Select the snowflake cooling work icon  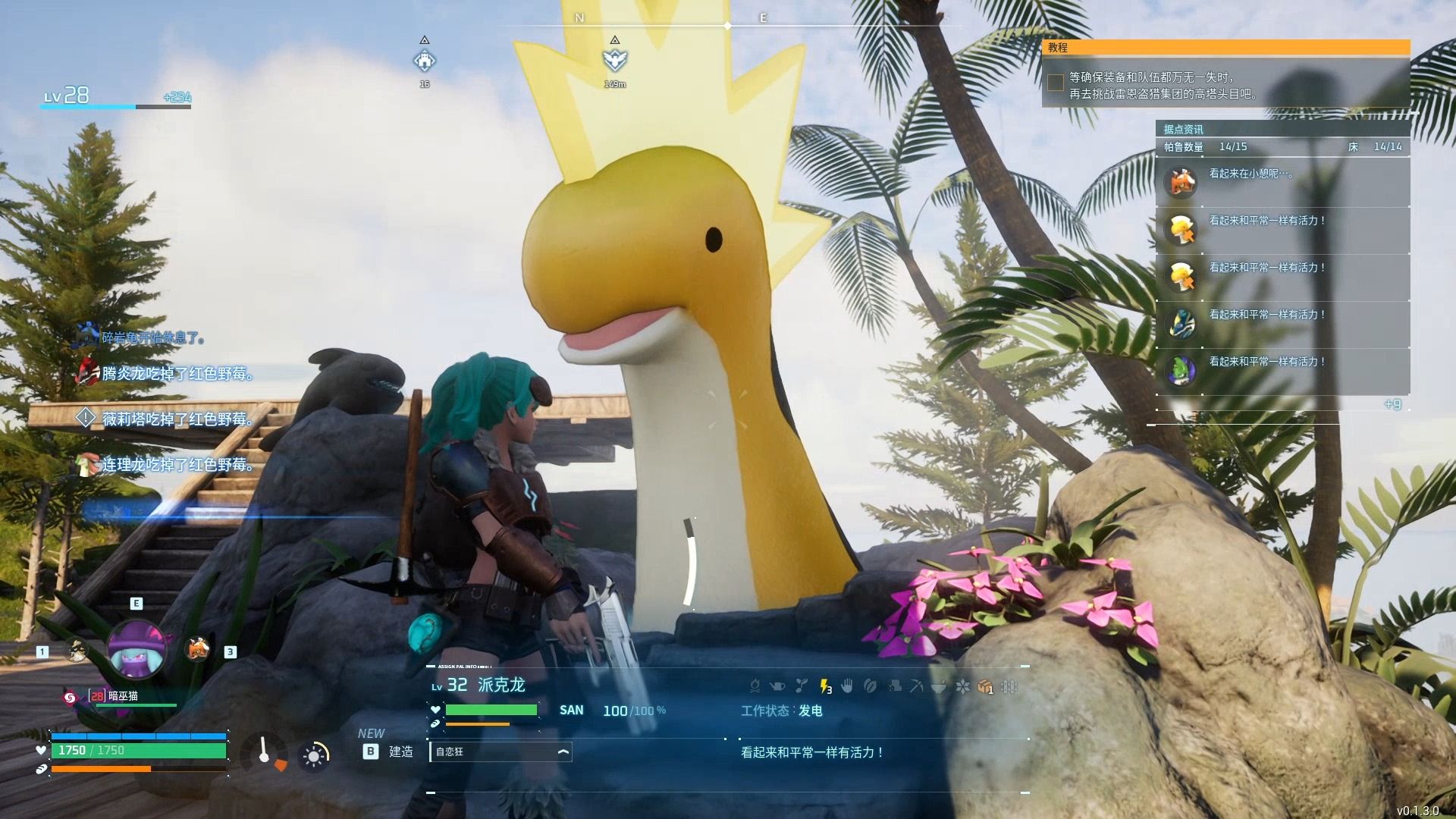click(962, 686)
